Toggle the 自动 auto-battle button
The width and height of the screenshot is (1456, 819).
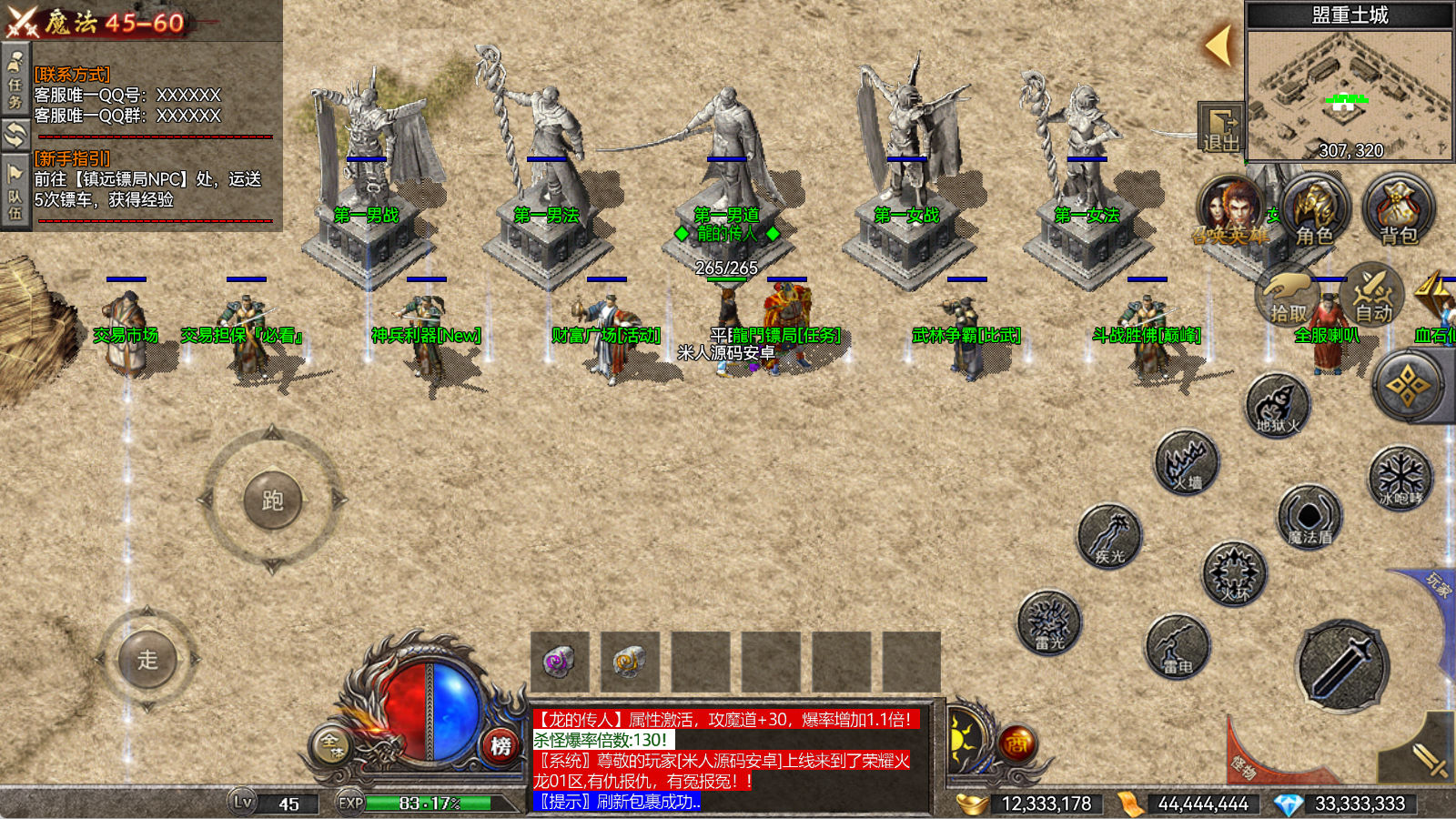pos(1372,293)
